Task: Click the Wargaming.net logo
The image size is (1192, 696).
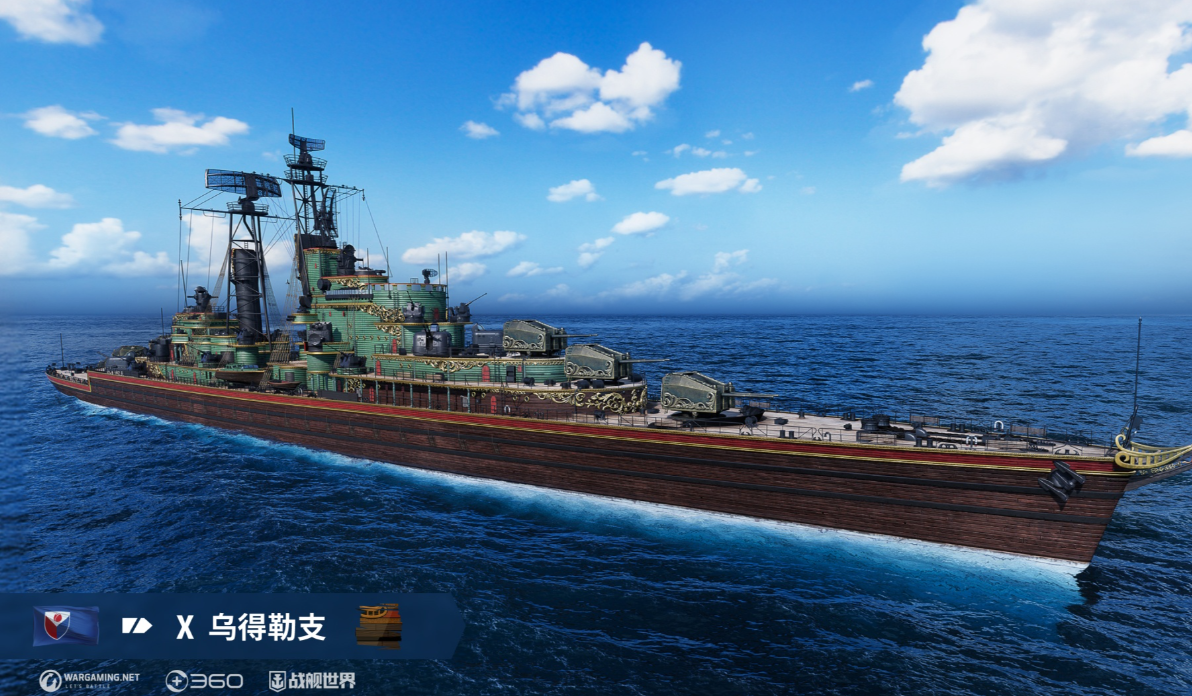Action: click(90, 681)
